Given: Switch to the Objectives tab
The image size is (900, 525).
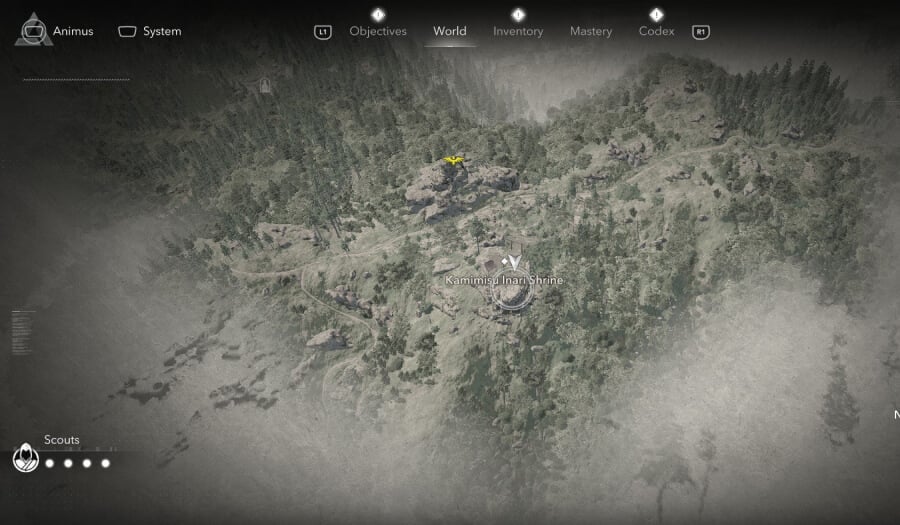Looking at the screenshot, I should [377, 31].
